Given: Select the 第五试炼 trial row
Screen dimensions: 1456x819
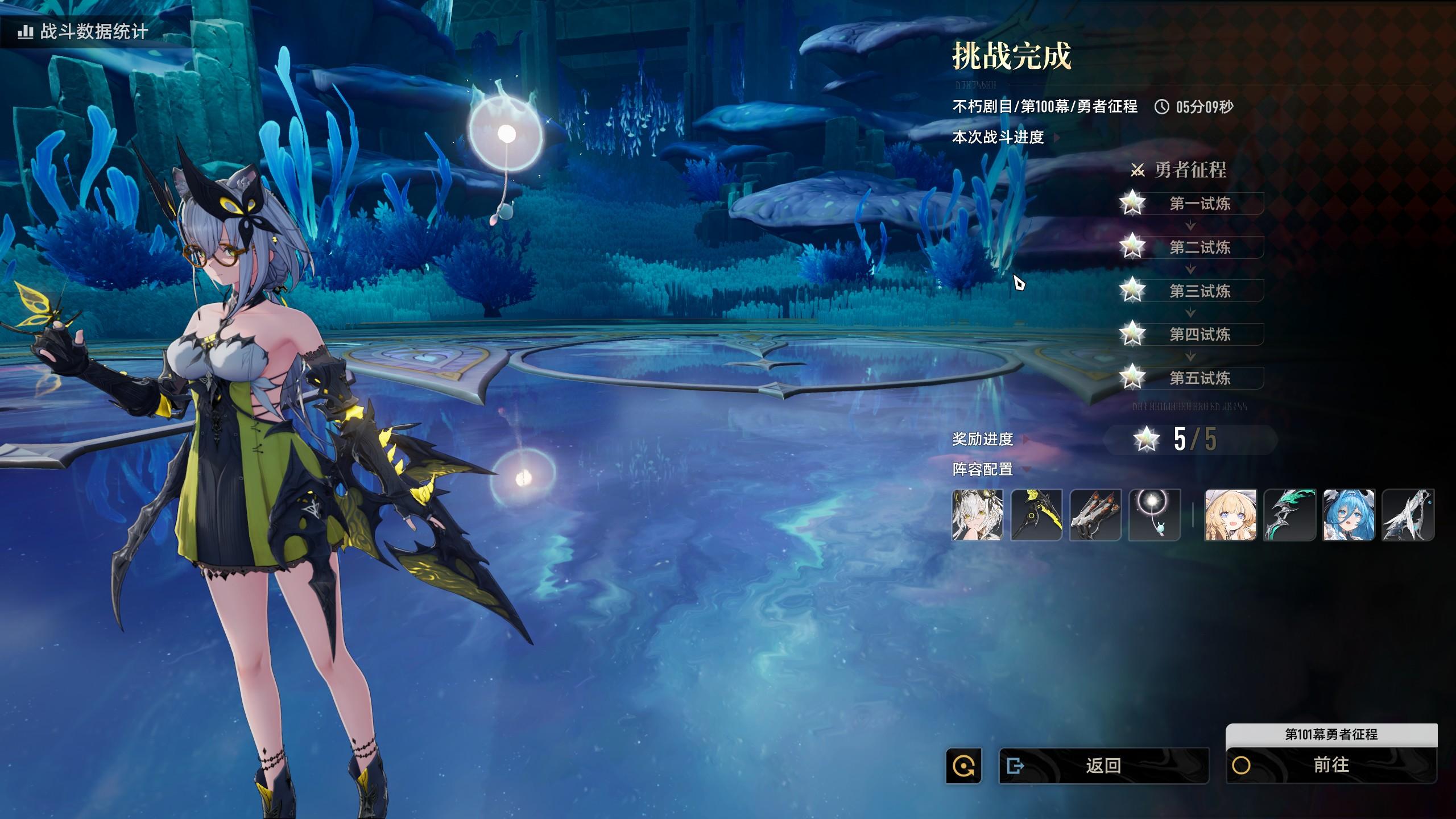Looking at the screenshot, I should coord(1199,378).
